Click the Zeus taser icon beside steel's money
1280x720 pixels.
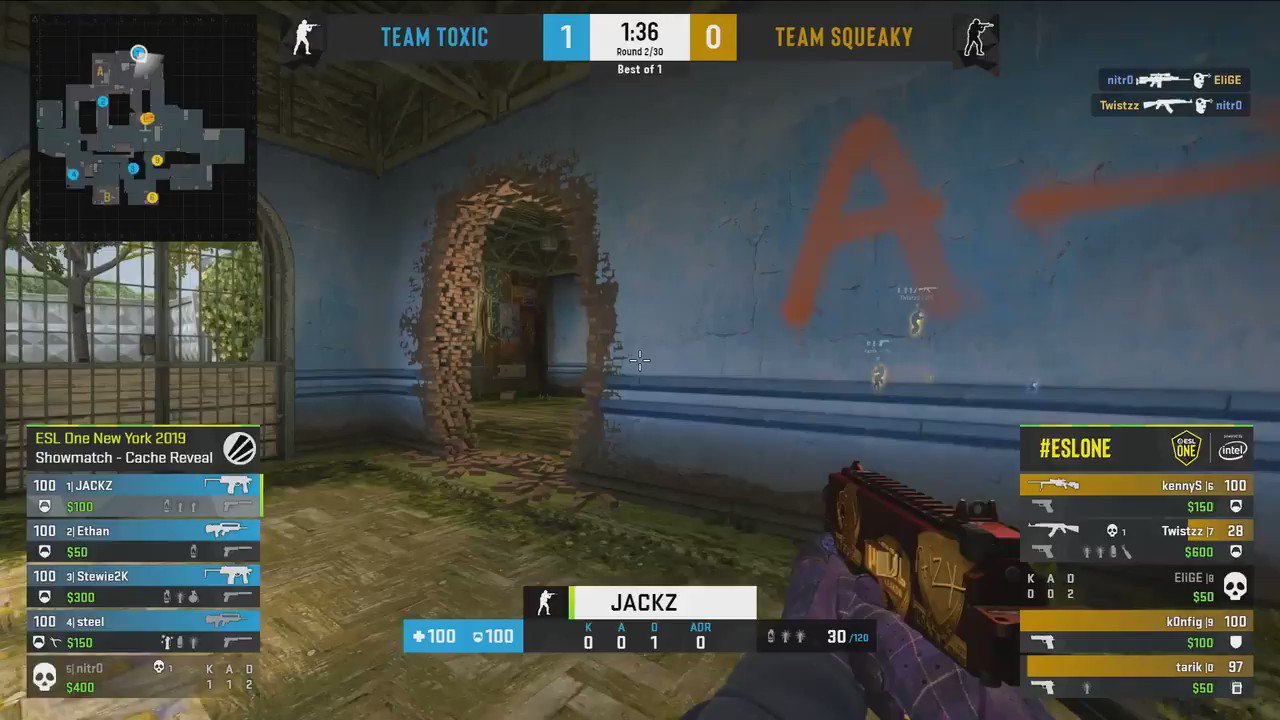(54, 642)
